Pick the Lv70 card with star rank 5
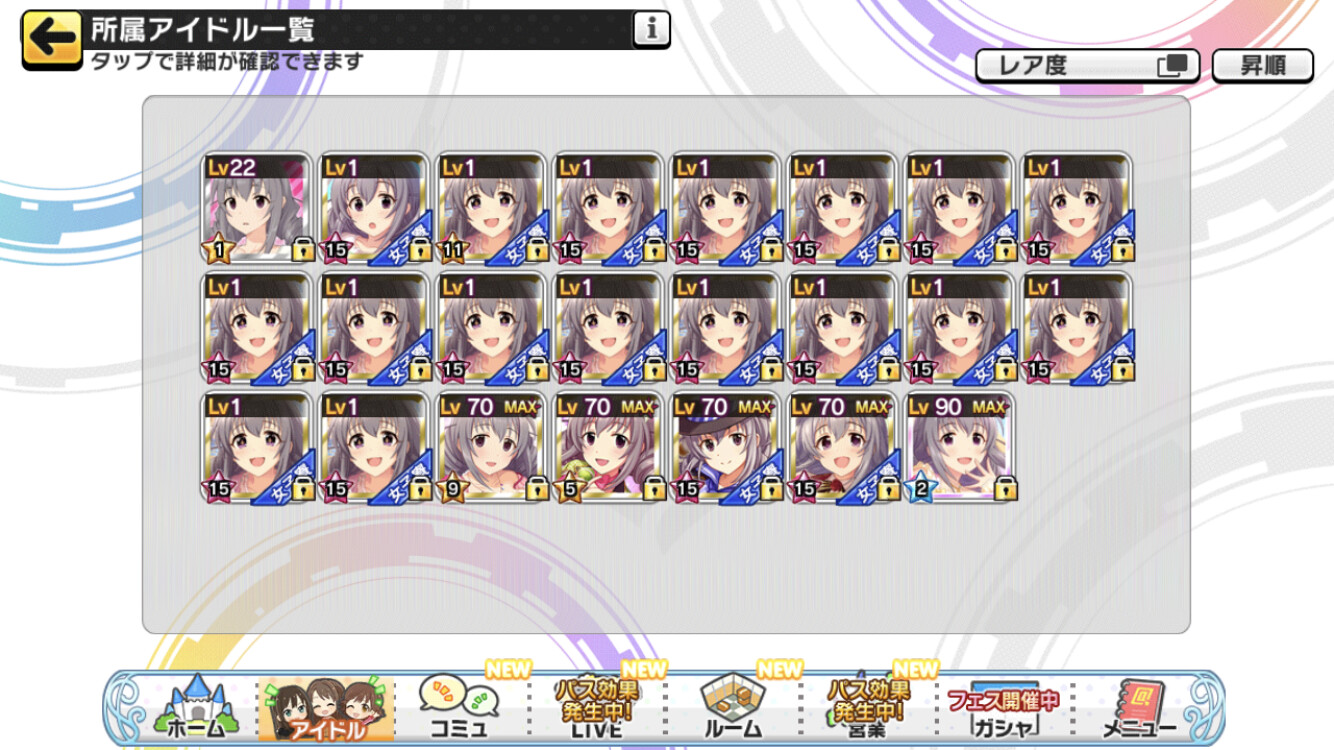Screen dimensions: 1334x750 point(609,447)
